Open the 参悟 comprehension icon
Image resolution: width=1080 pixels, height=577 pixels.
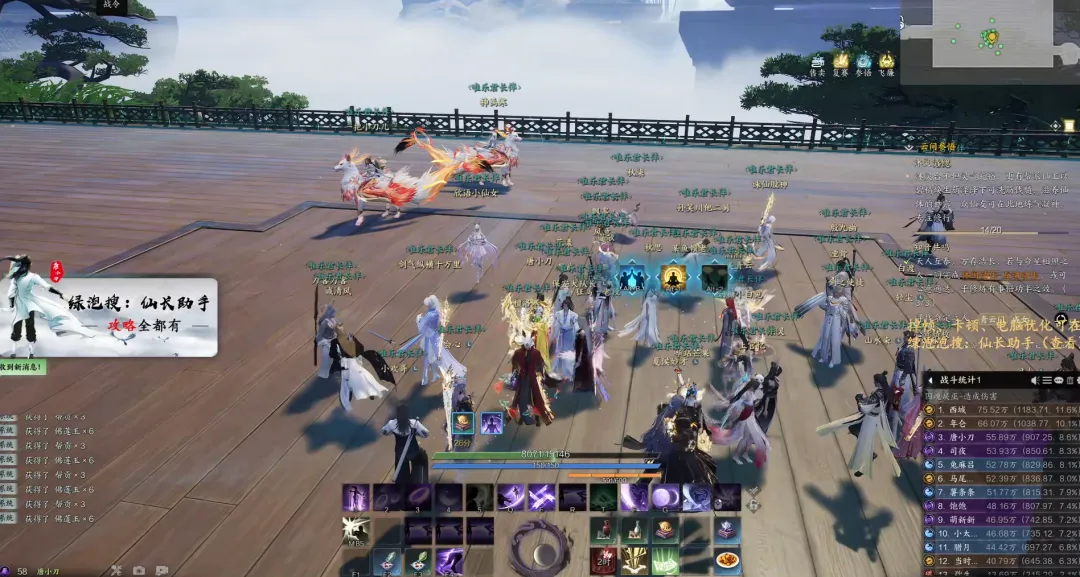(x=864, y=62)
